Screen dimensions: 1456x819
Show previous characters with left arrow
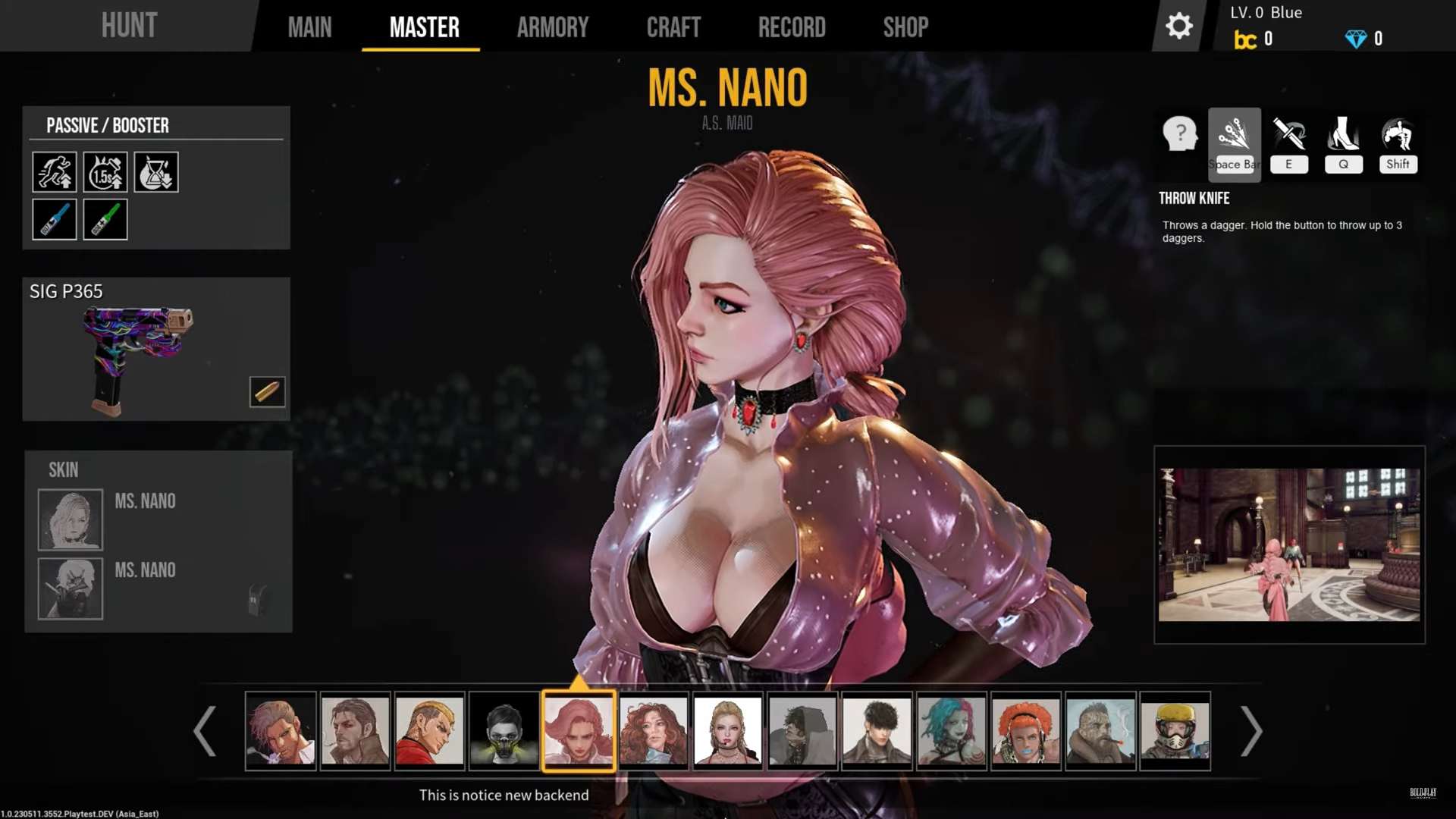point(205,731)
